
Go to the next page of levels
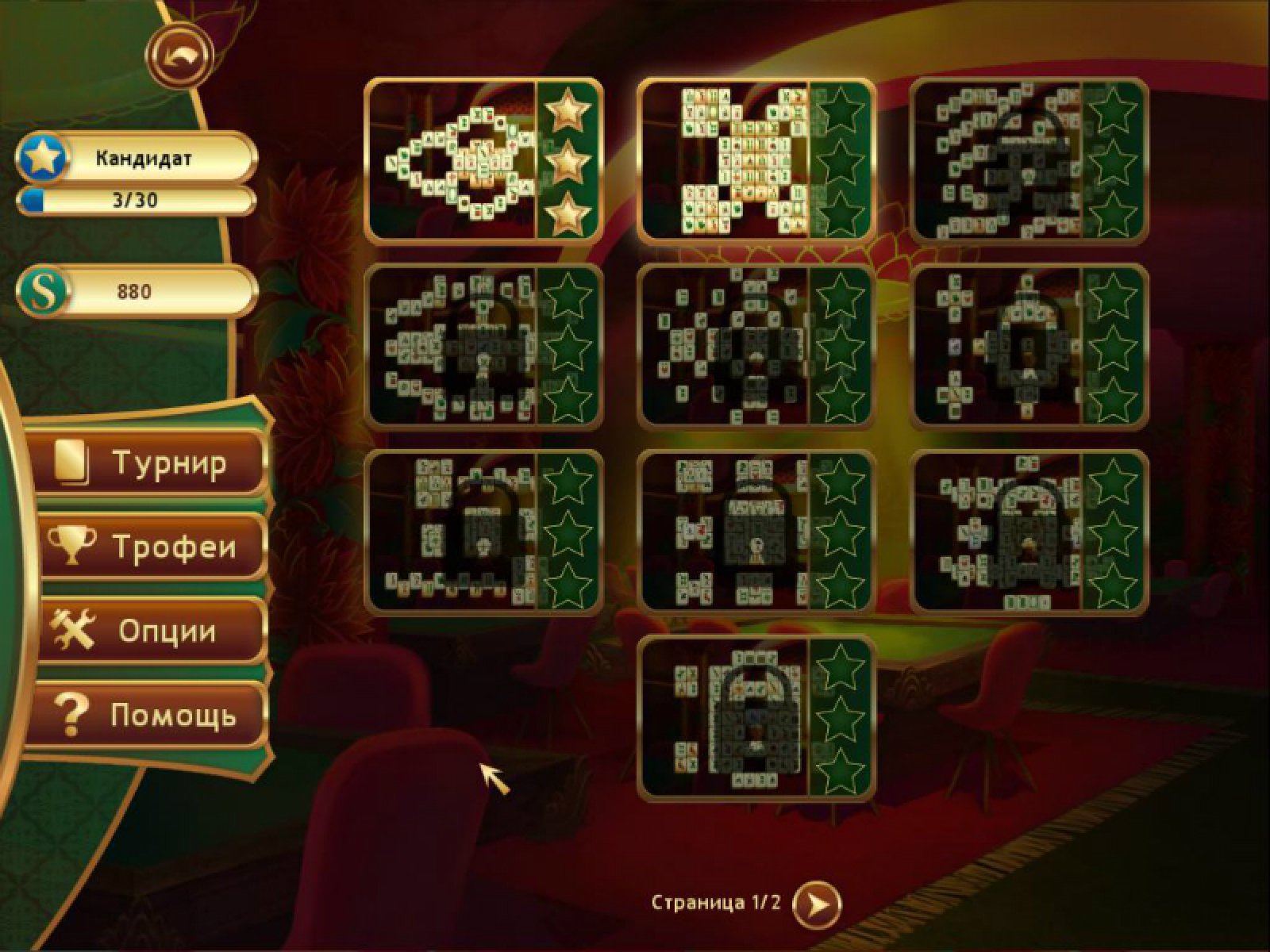pos(817,903)
